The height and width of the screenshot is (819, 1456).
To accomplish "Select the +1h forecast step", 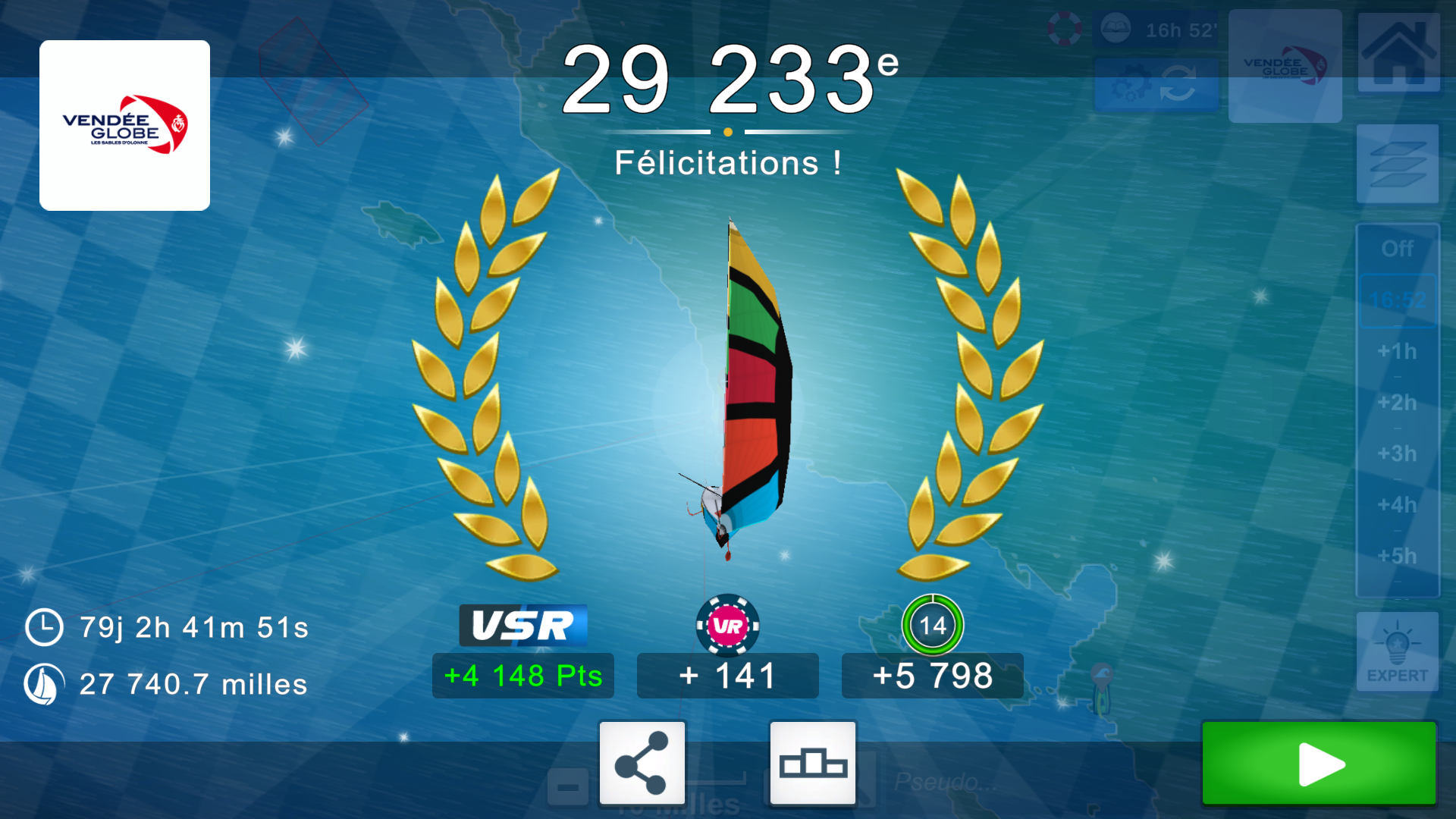I will tap(1398, 351).
